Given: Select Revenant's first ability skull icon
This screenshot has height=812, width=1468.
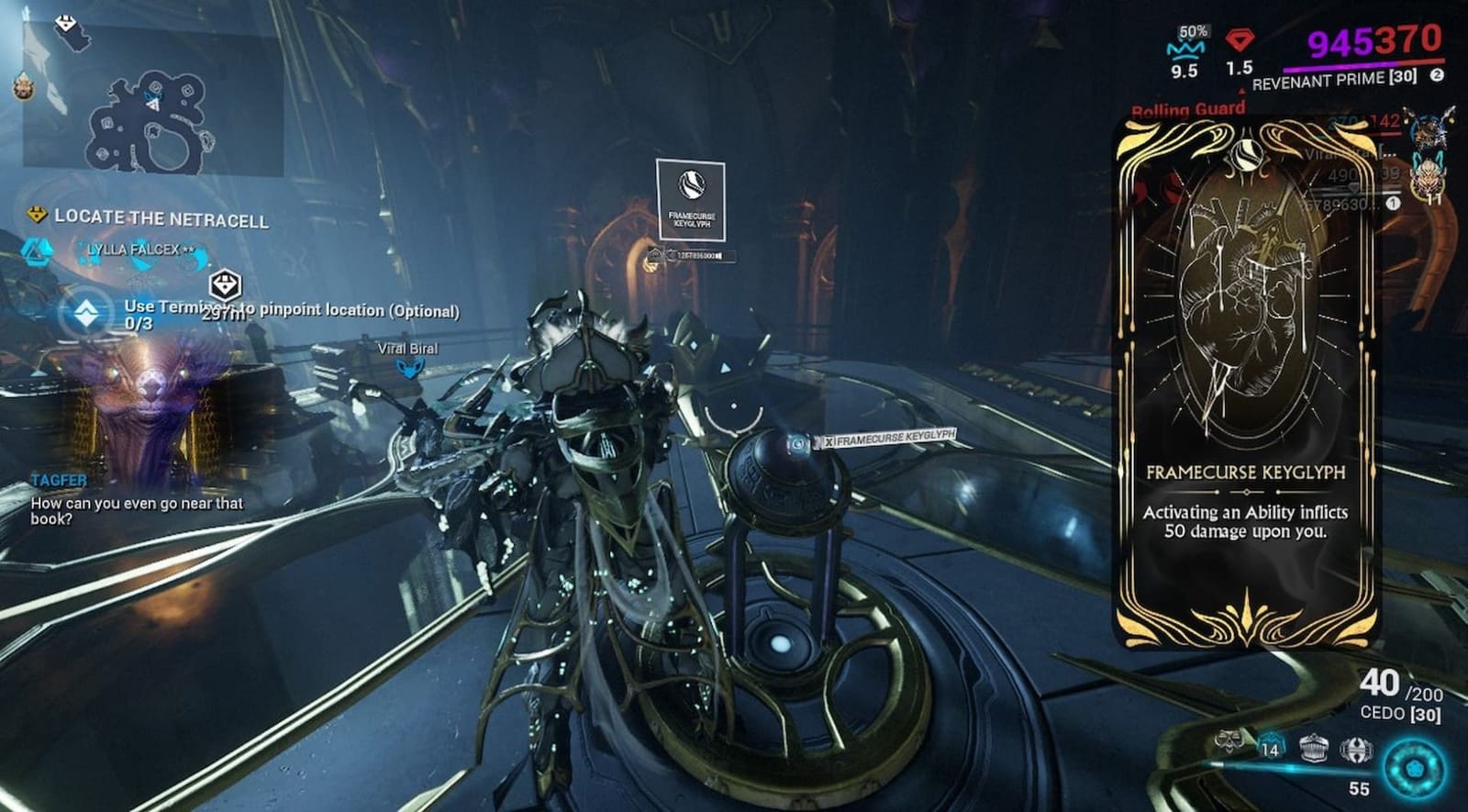Looking at the screenshot, I should click(1229, 745).
